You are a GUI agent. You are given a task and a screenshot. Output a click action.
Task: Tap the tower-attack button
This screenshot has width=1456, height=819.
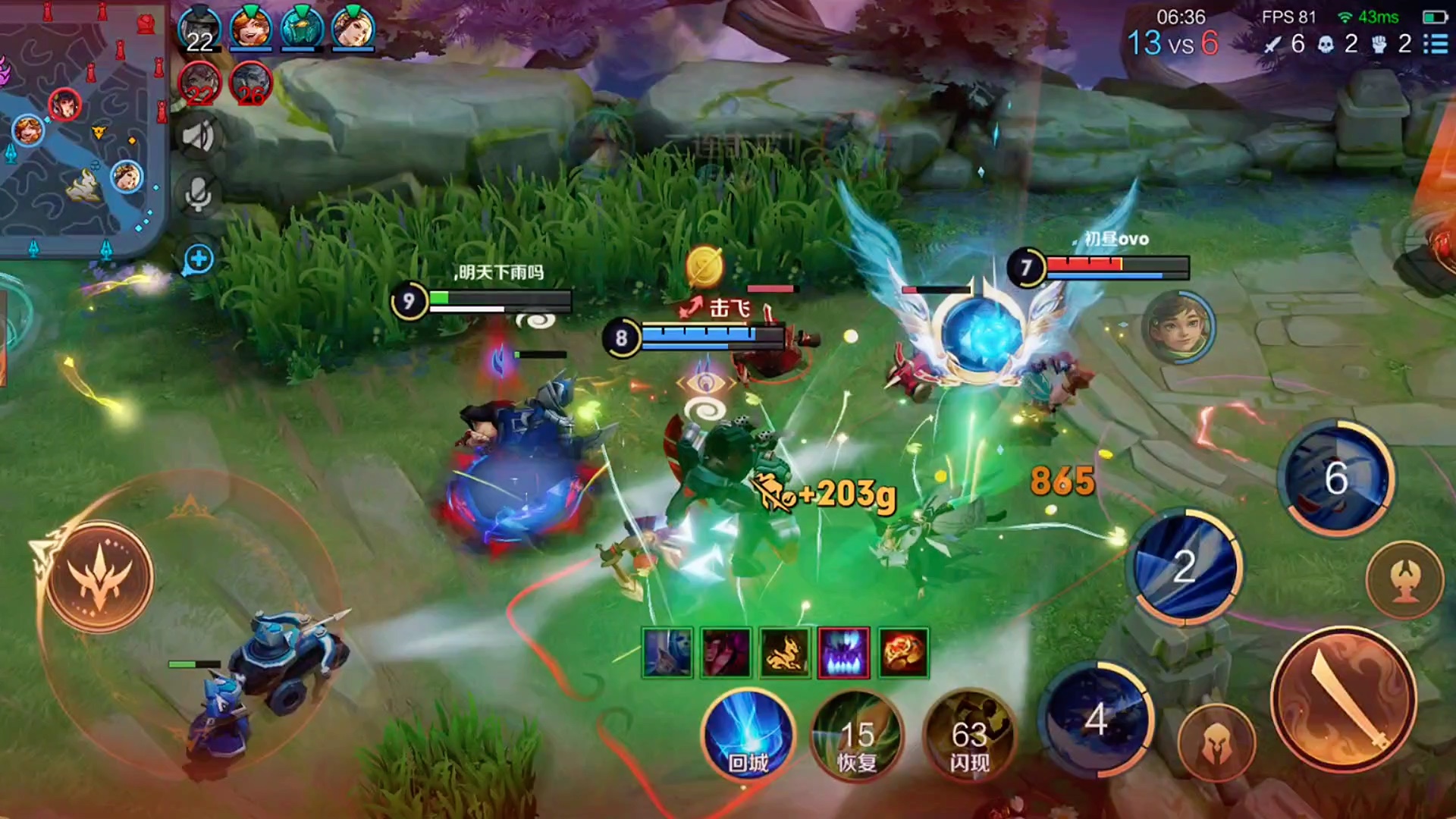click(1404, 580)
